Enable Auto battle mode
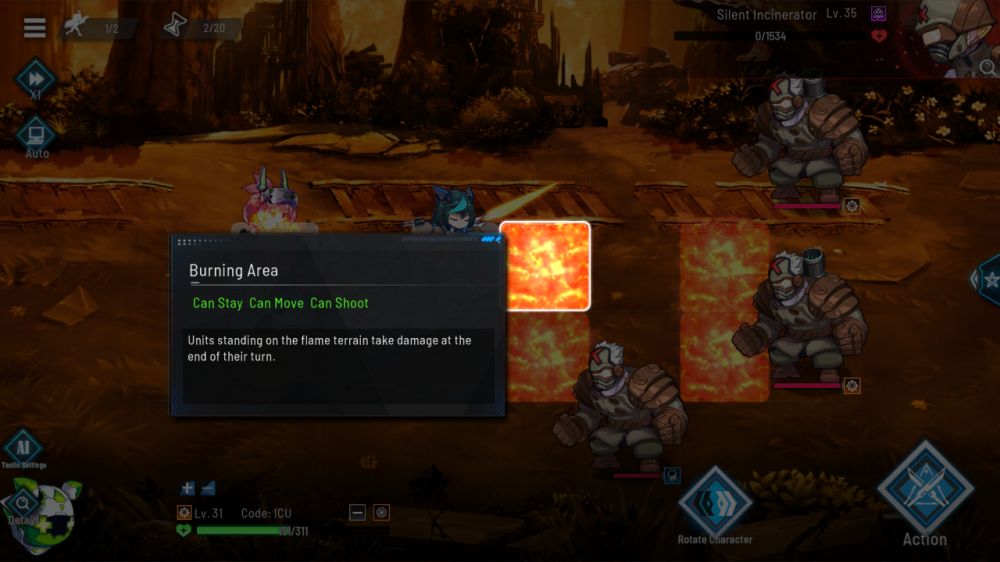The height and width of the screenshot is (562, 1000). tap(36, 134)
